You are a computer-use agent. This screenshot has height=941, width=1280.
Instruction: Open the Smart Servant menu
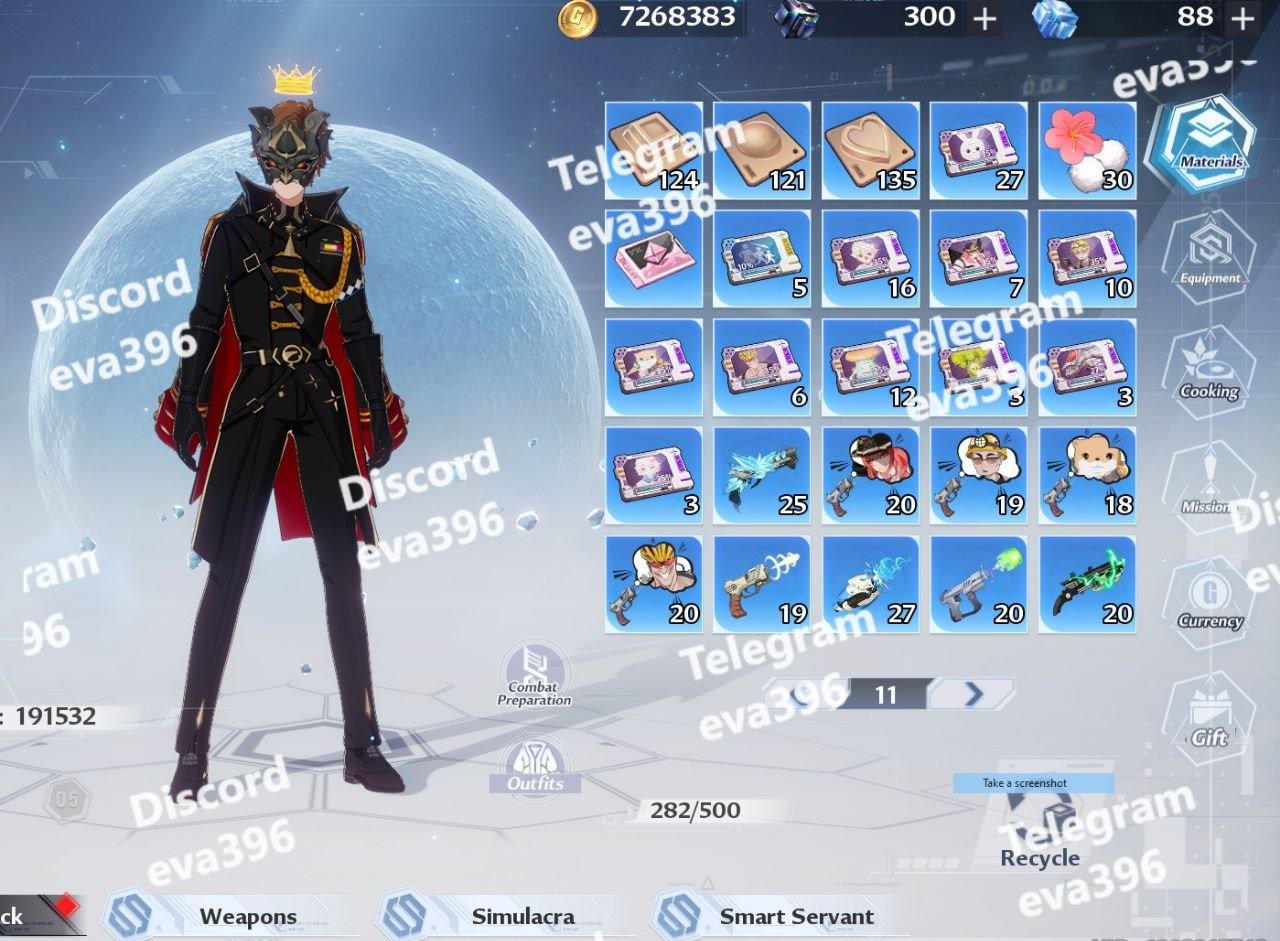796,916
